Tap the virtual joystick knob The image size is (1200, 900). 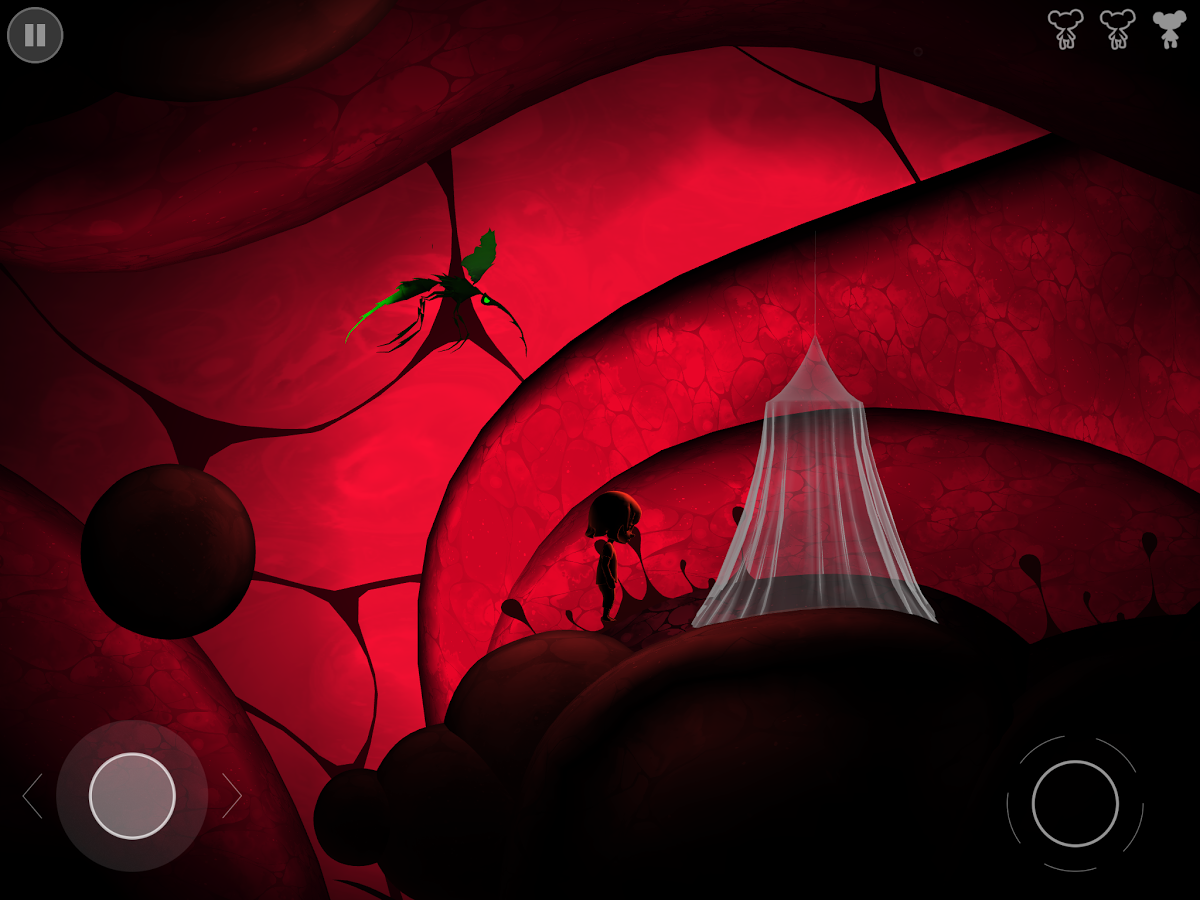tap(132, 796)
